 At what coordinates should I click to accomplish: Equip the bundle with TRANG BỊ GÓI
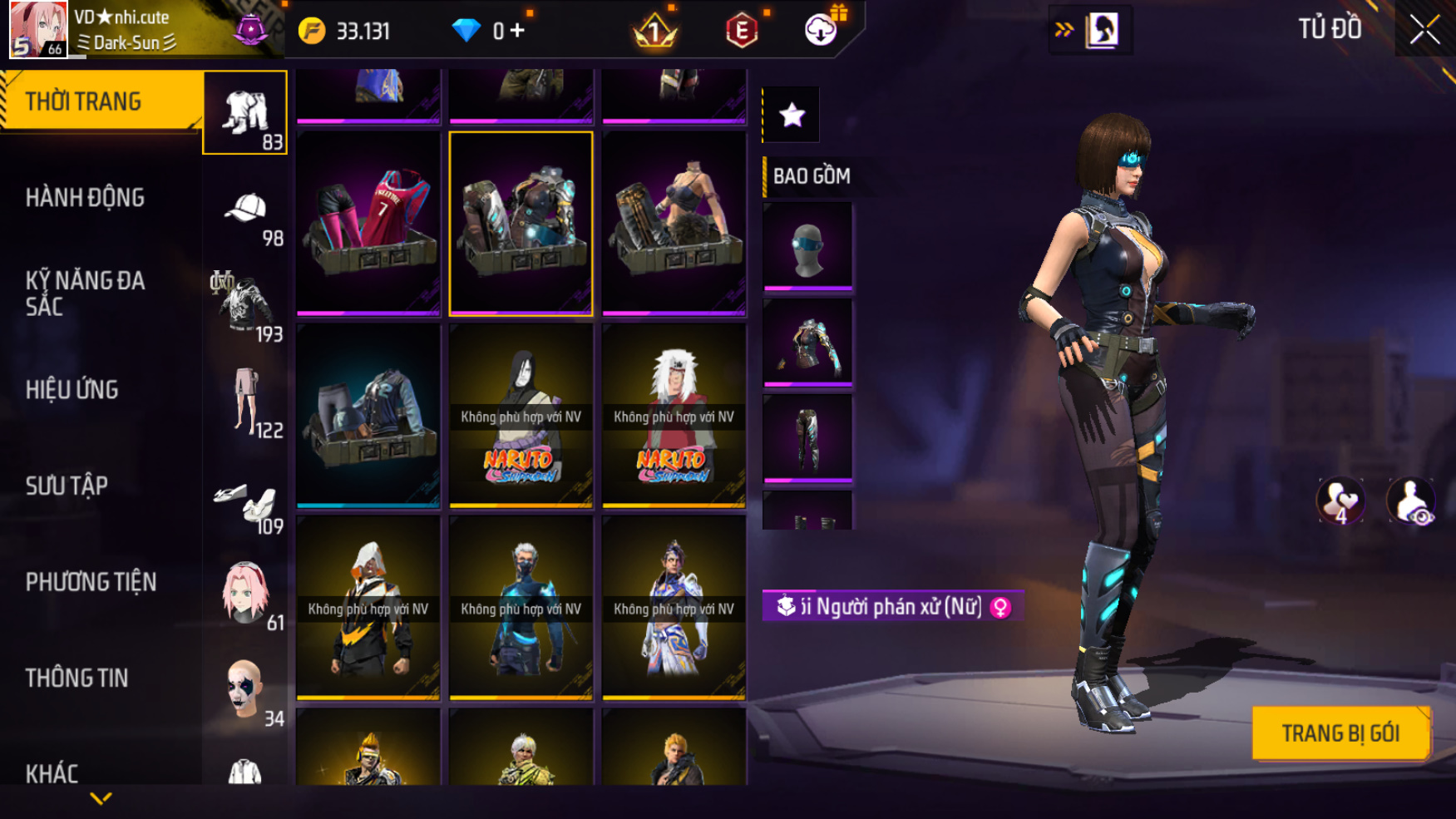pyautogui.click(x=1340, y=733)
